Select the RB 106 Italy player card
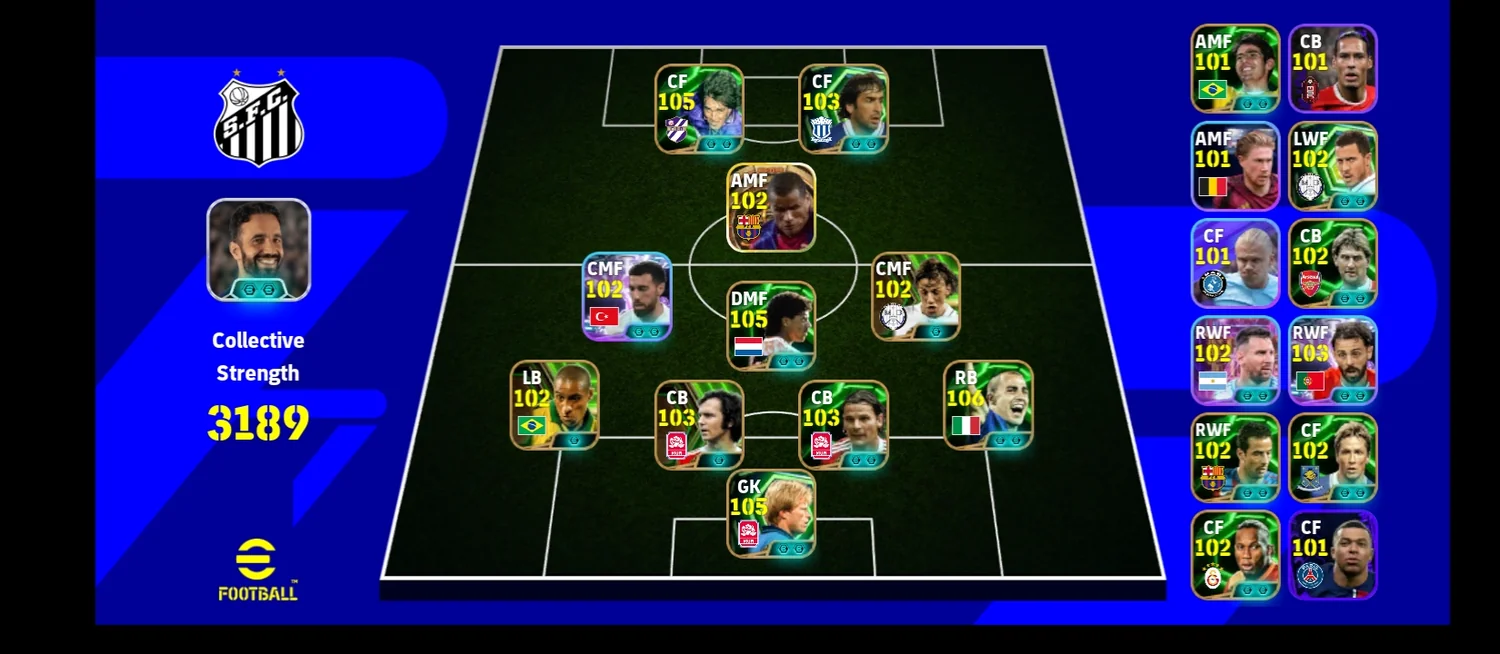This screenshot has width=1500, height=654. [x=988, y=405]
